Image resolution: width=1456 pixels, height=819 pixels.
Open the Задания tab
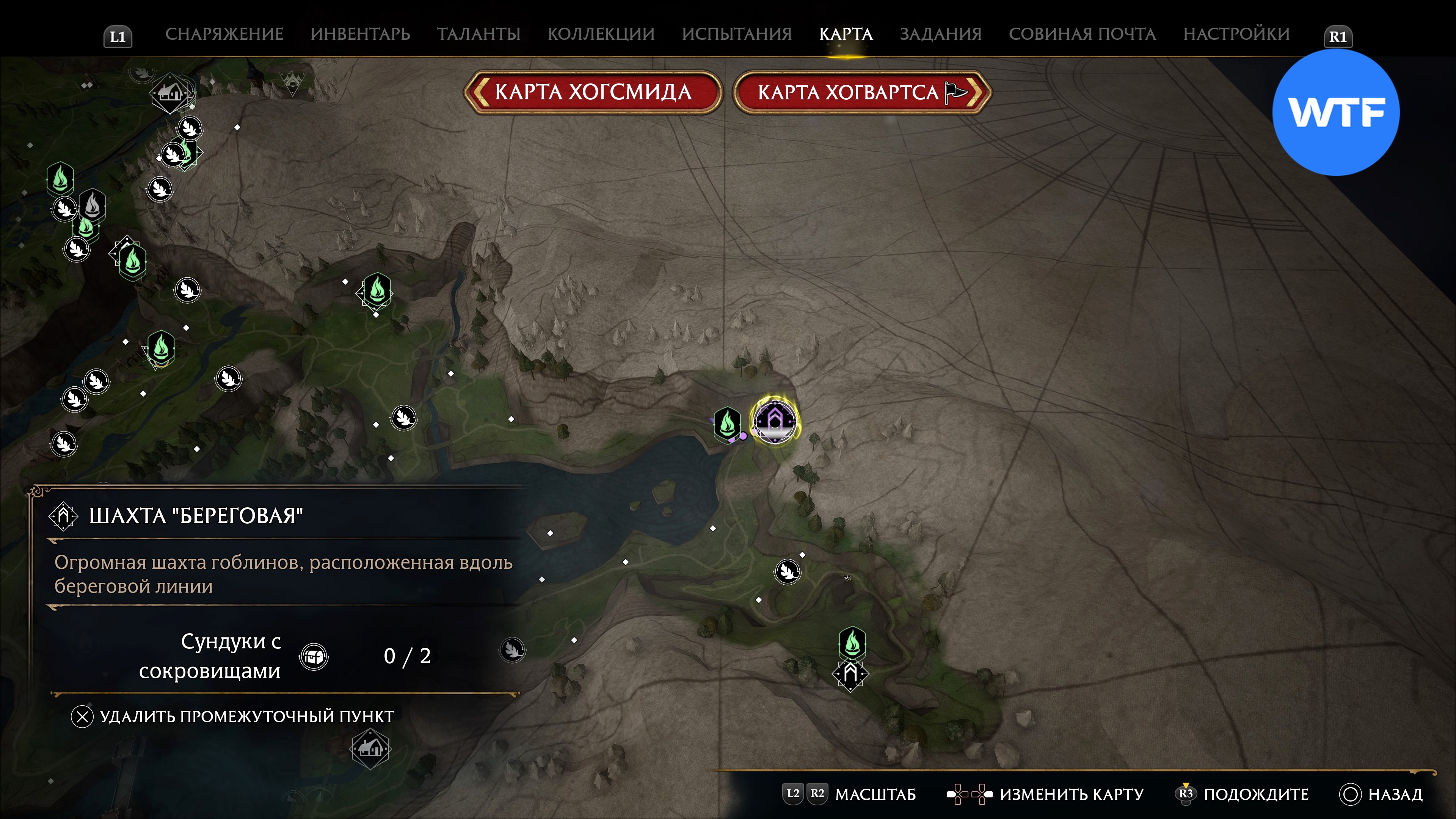pyautogui.click(x=940, y=34)
